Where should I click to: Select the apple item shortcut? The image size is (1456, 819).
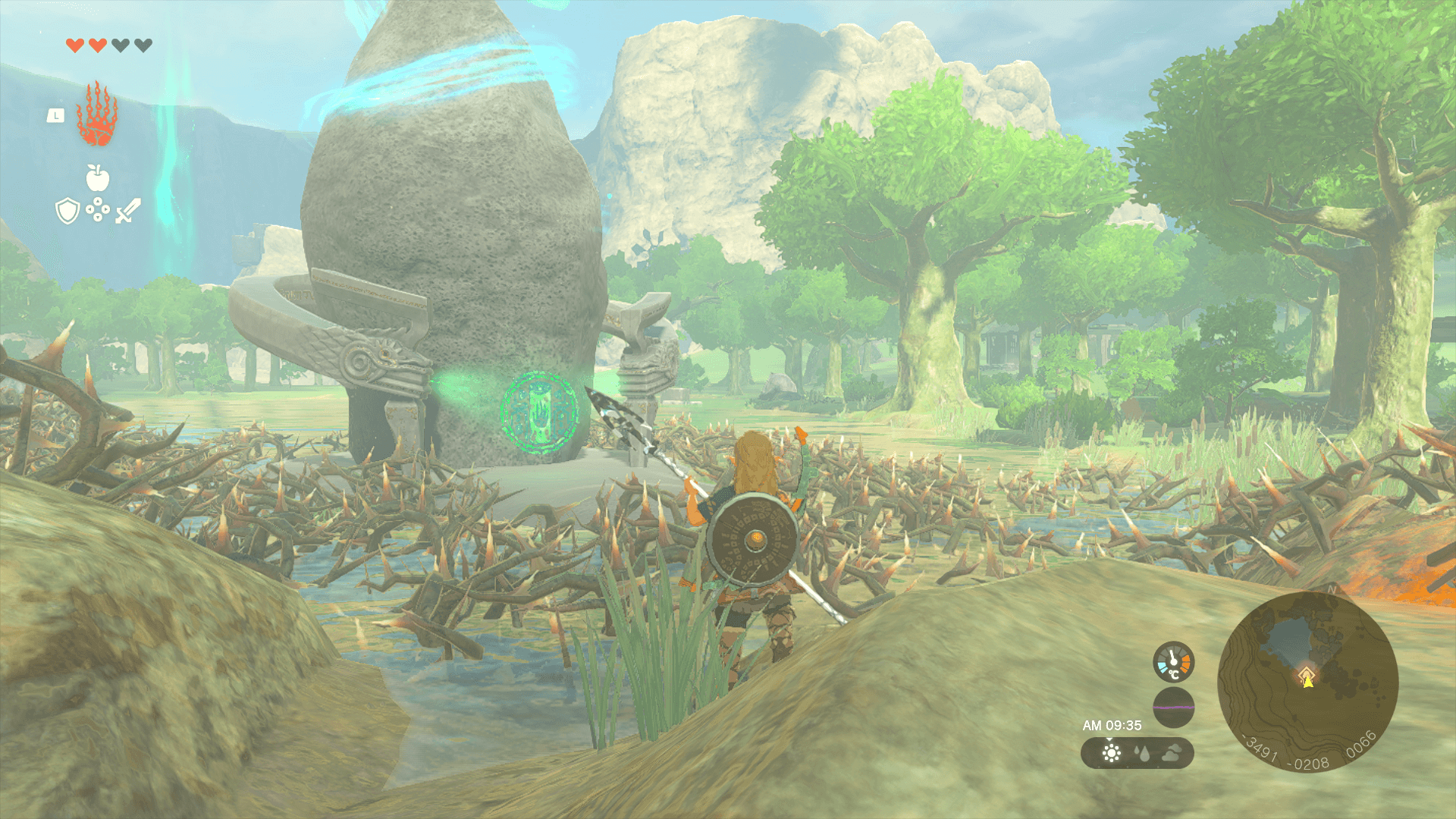tap(98, 177)
